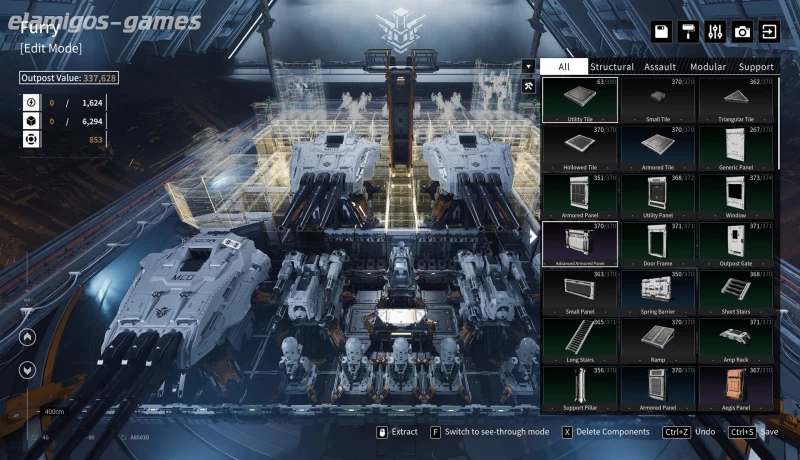800x460 pixels.
Task: Select the Spring Barrier part
Action: click(x=658, y=292)
